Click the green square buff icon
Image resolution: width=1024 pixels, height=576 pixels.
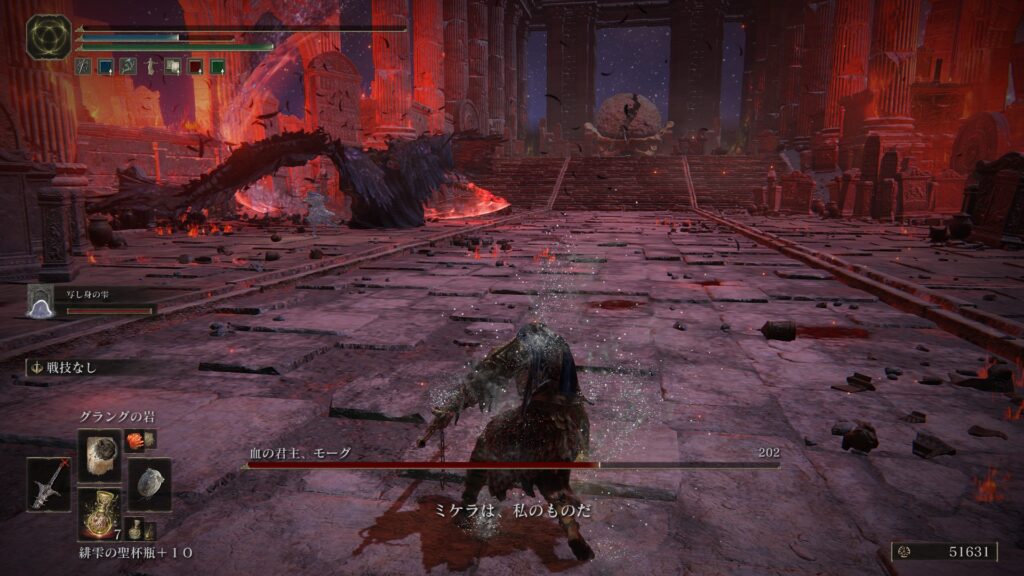pyautogui.click(x=217, y=66)
